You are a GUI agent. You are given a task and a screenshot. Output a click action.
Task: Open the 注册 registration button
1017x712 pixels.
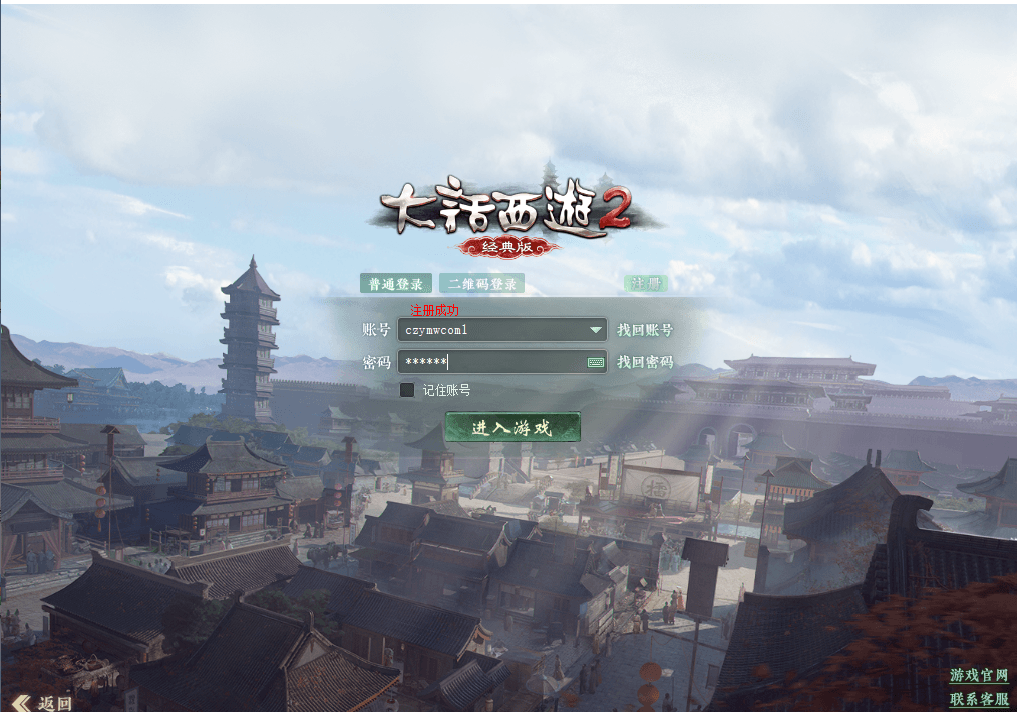(x=645, y=284)
